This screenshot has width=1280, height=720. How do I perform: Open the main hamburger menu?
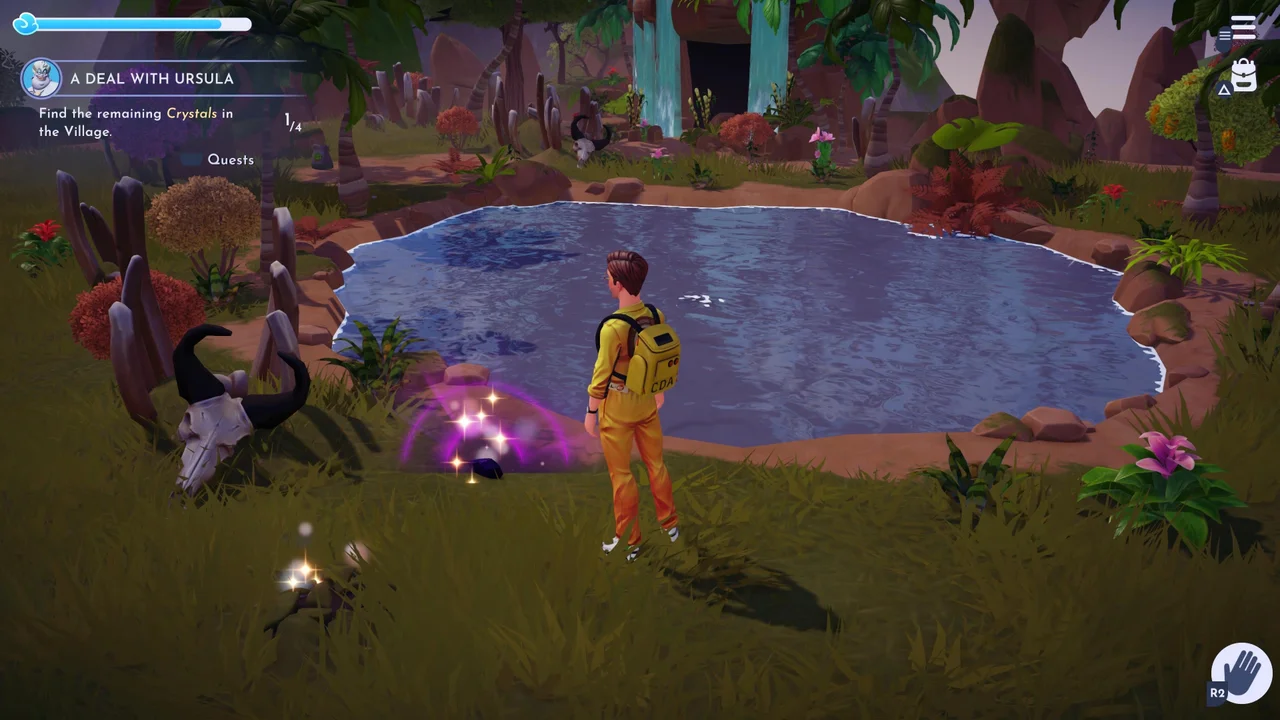click(x=1243, y=26)
